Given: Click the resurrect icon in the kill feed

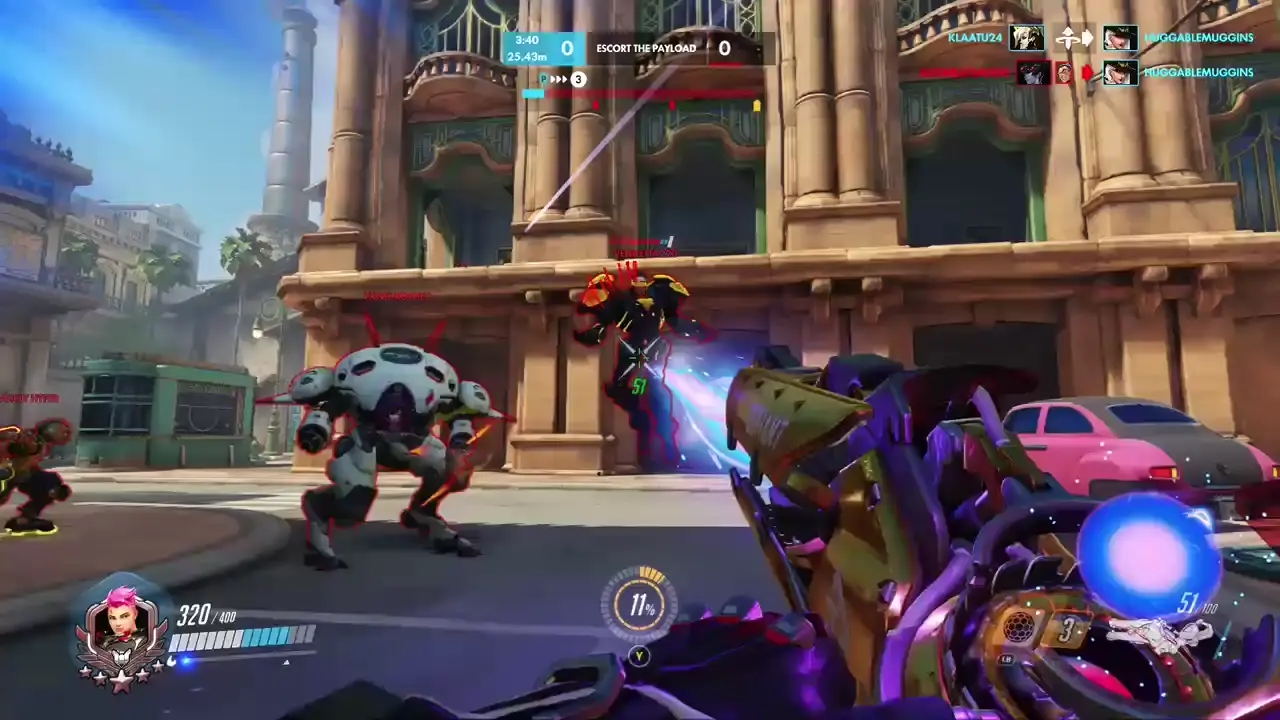Looking at the screenshot, I should point(1069,38).
